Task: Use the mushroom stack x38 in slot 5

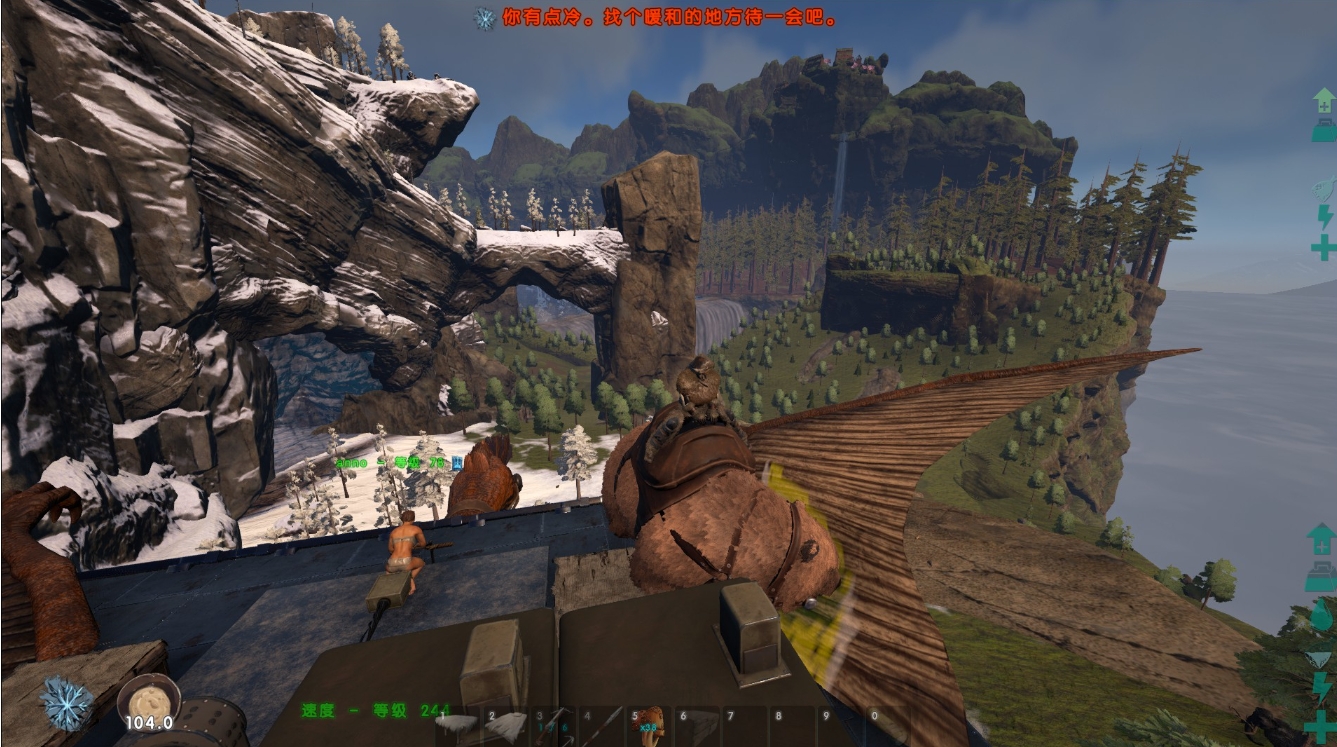Action: coord(650,725)
